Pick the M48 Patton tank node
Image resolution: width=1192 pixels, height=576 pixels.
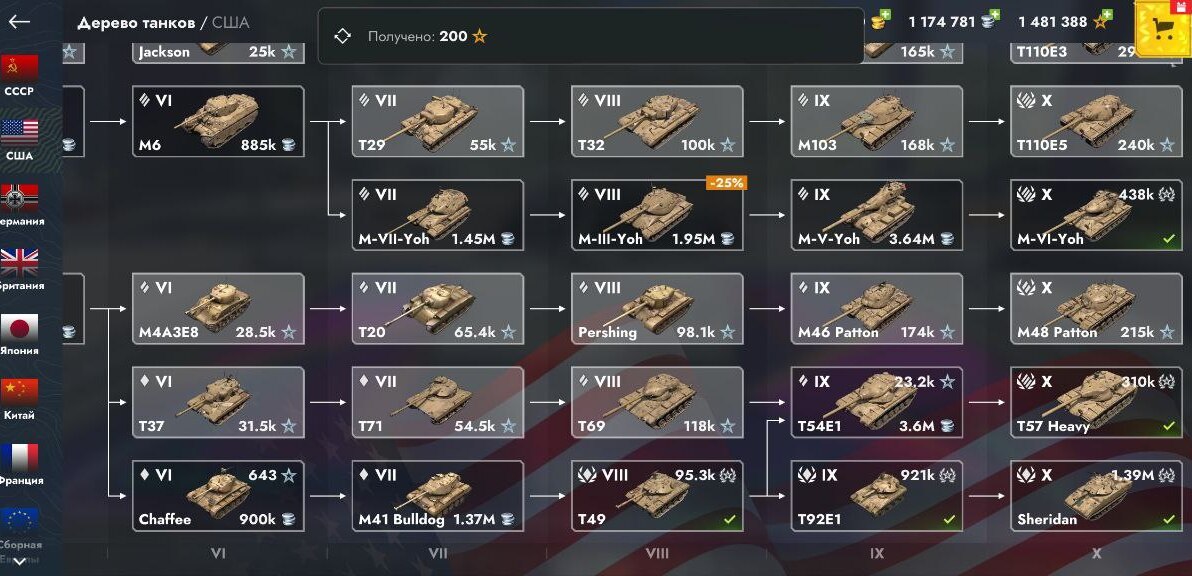pos(1096,309)
